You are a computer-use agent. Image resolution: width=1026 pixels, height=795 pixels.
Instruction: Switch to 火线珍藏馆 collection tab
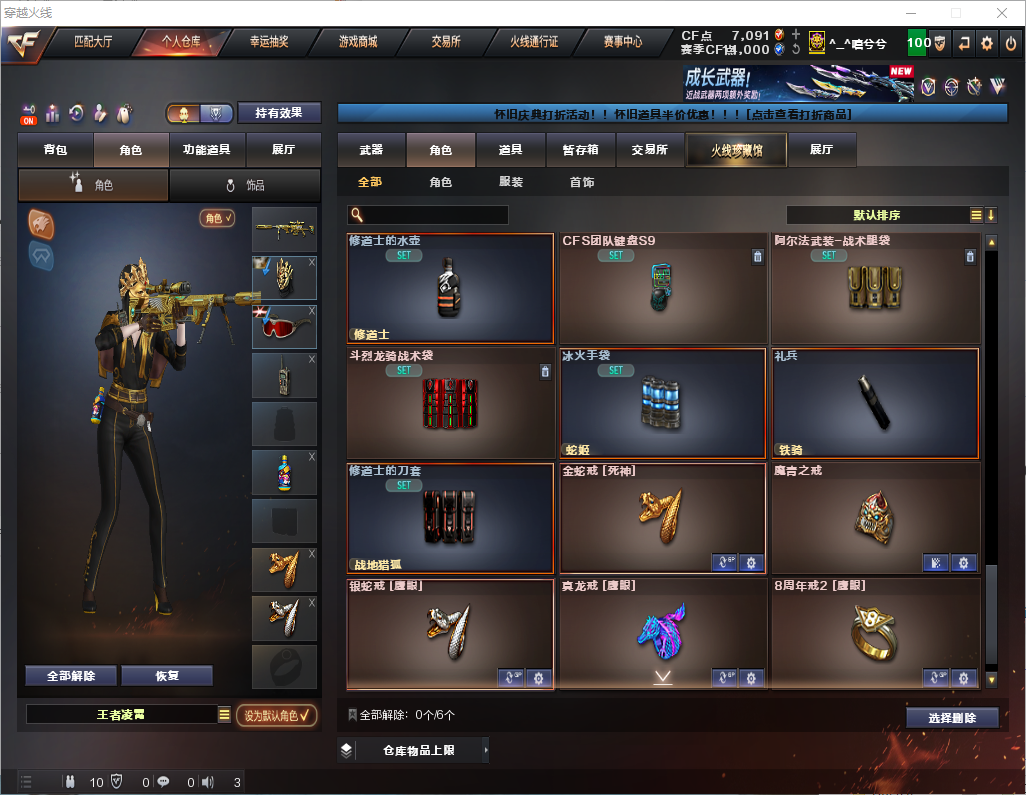736,150
